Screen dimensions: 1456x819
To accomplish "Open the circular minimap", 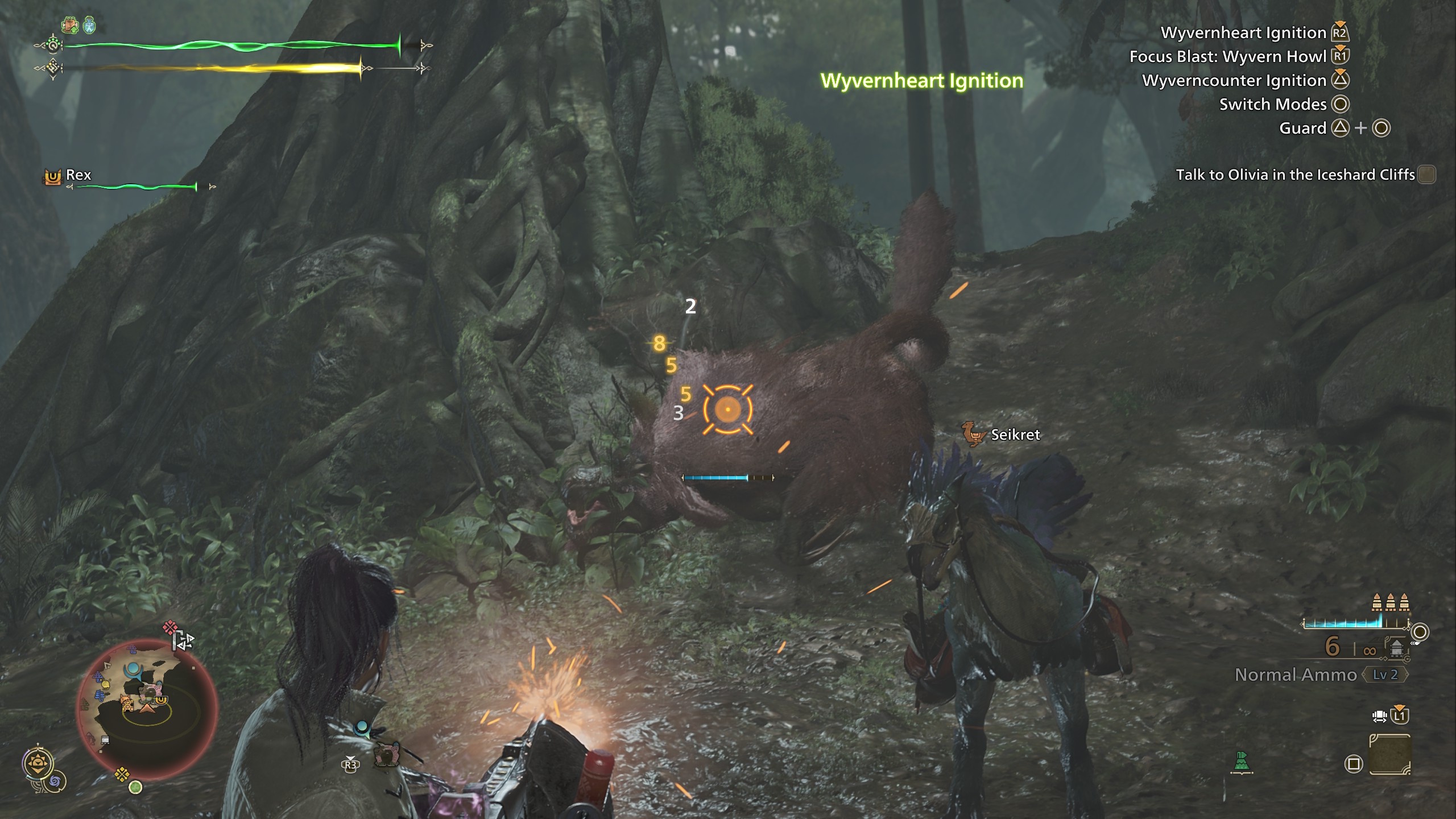I will pos(147,709).
